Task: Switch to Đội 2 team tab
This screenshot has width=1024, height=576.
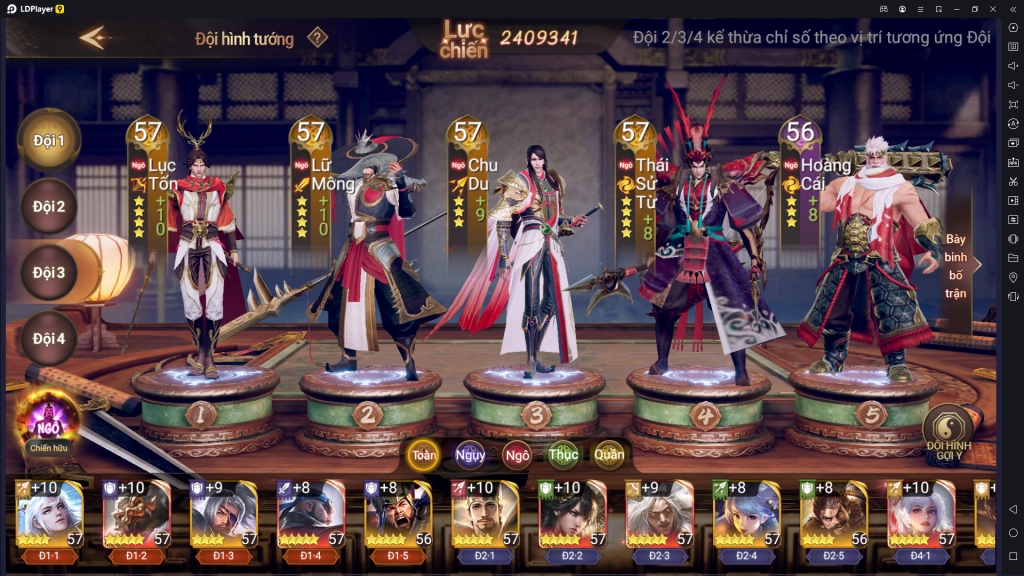Action: click(48, 207)
